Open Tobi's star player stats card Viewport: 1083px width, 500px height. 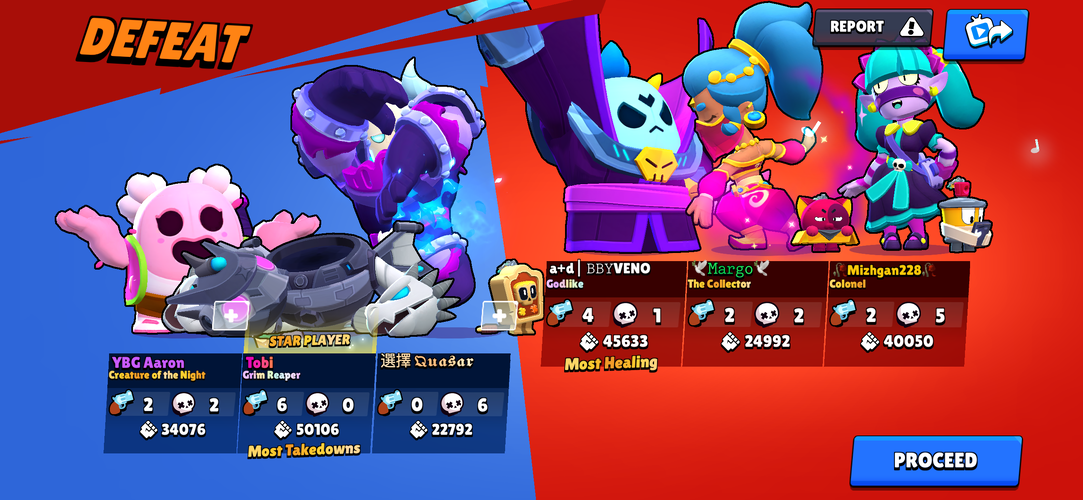[305, 400]
